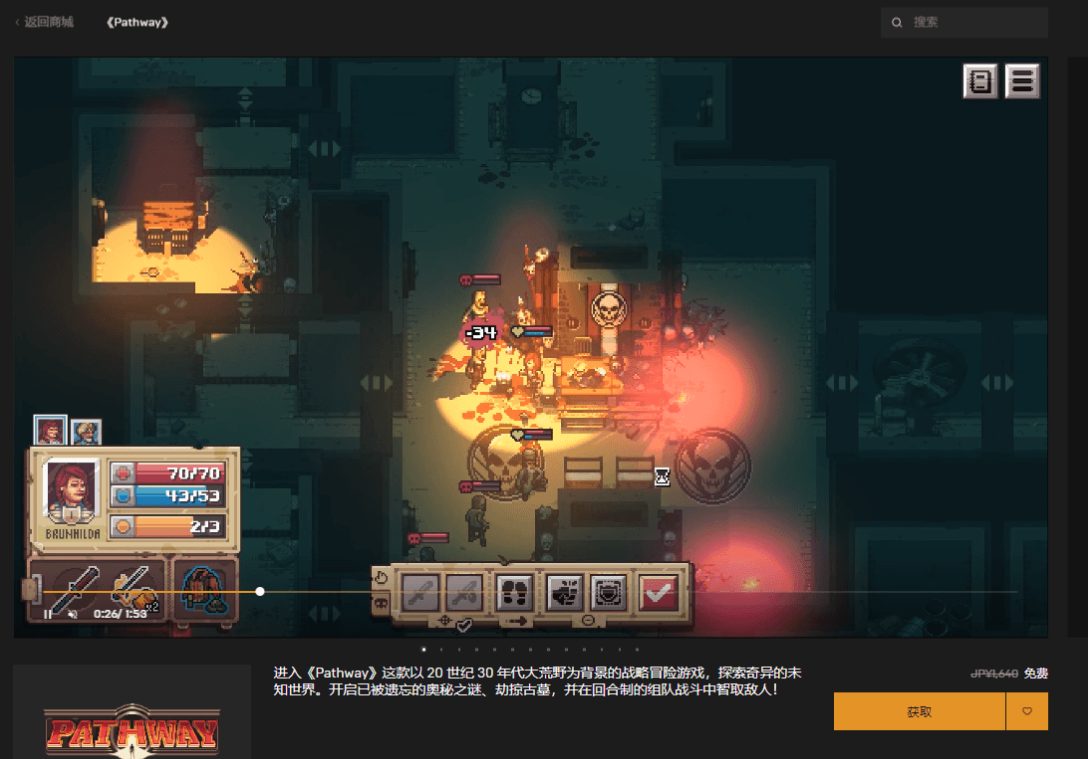Switch to the turbaned squad member portrait
The width and height of the screenshot is (1088, 759).
pyautogui.click(x=86, y=432)
